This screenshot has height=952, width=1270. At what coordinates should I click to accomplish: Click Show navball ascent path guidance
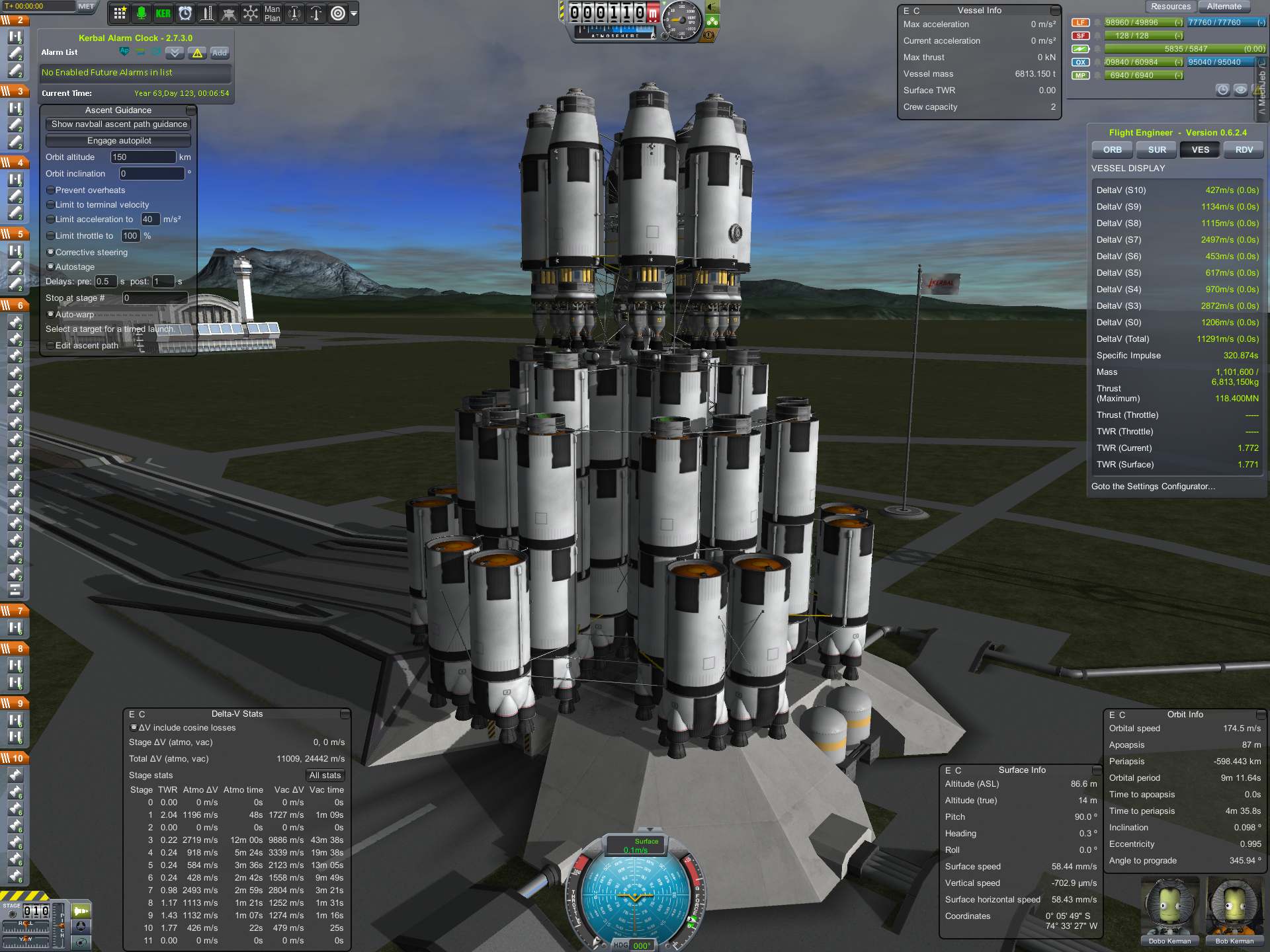119,124
